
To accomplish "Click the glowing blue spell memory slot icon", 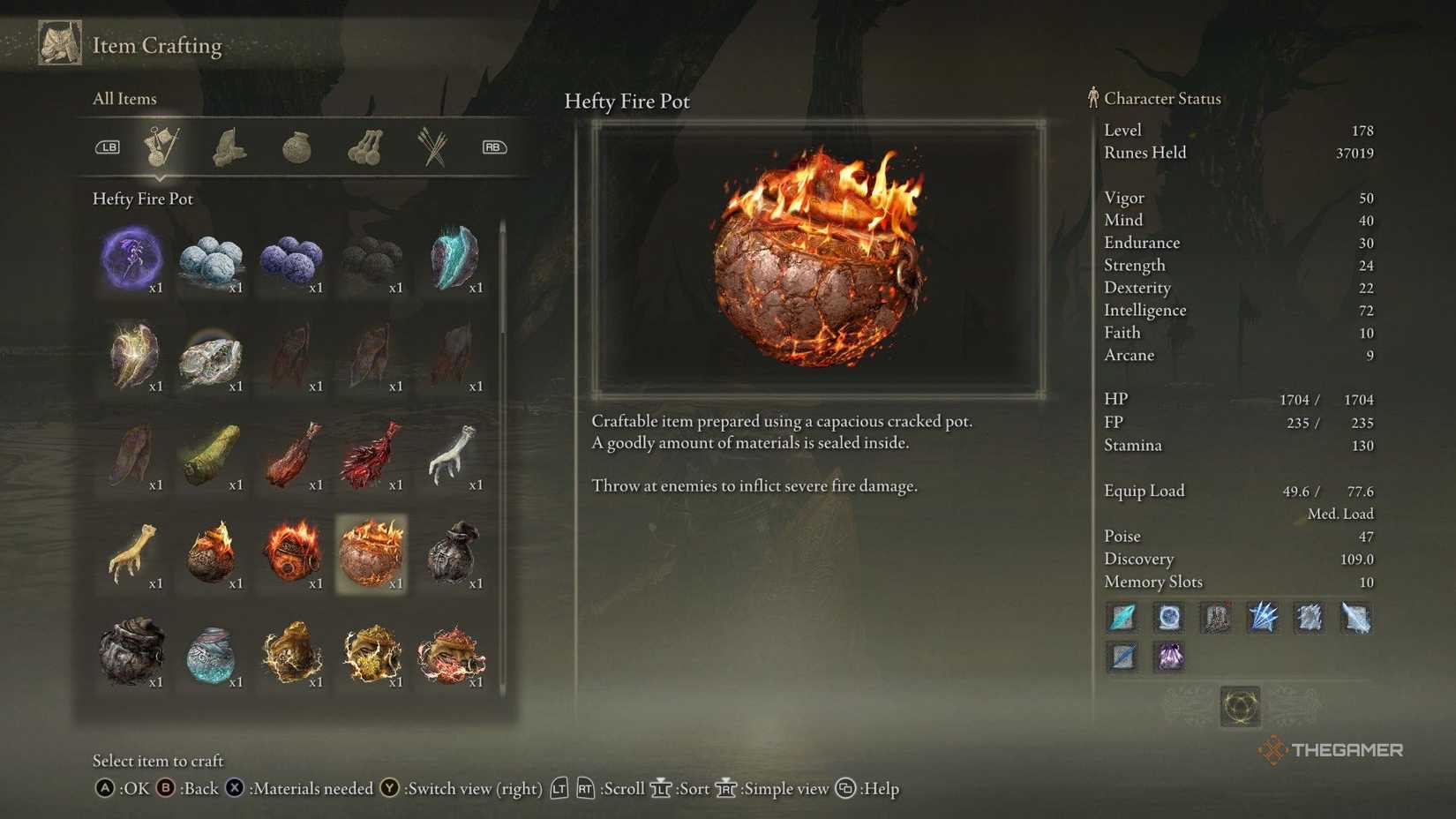I will click(x=1168, y=618).
